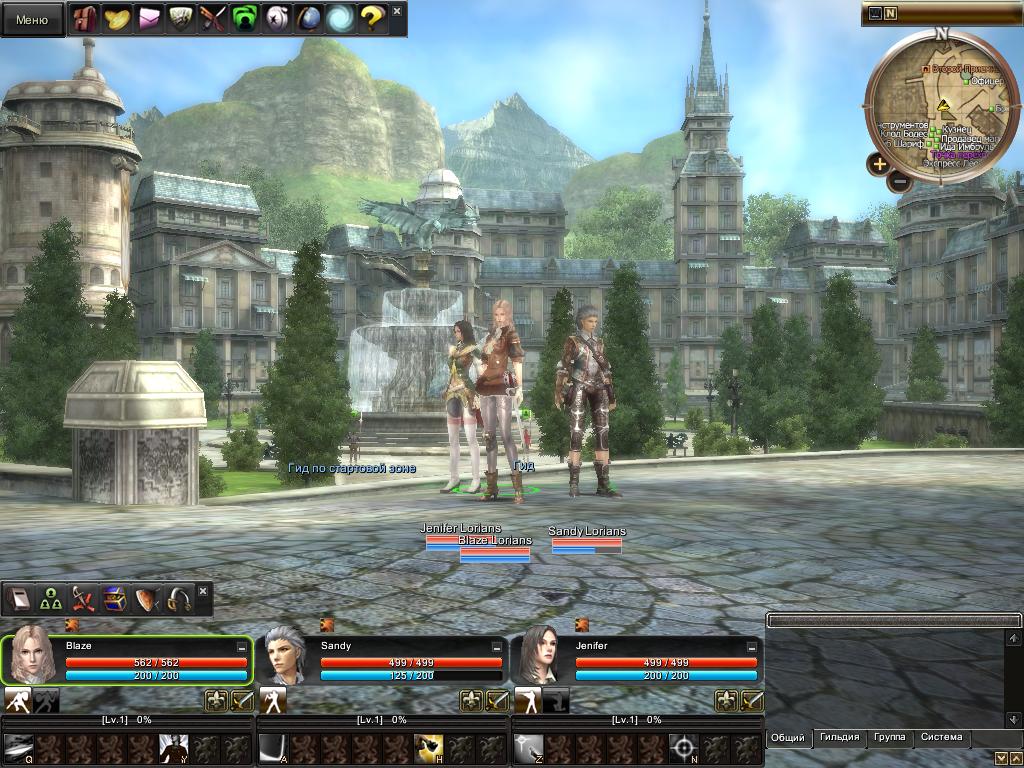Open the Меню button

pos(32,19)
